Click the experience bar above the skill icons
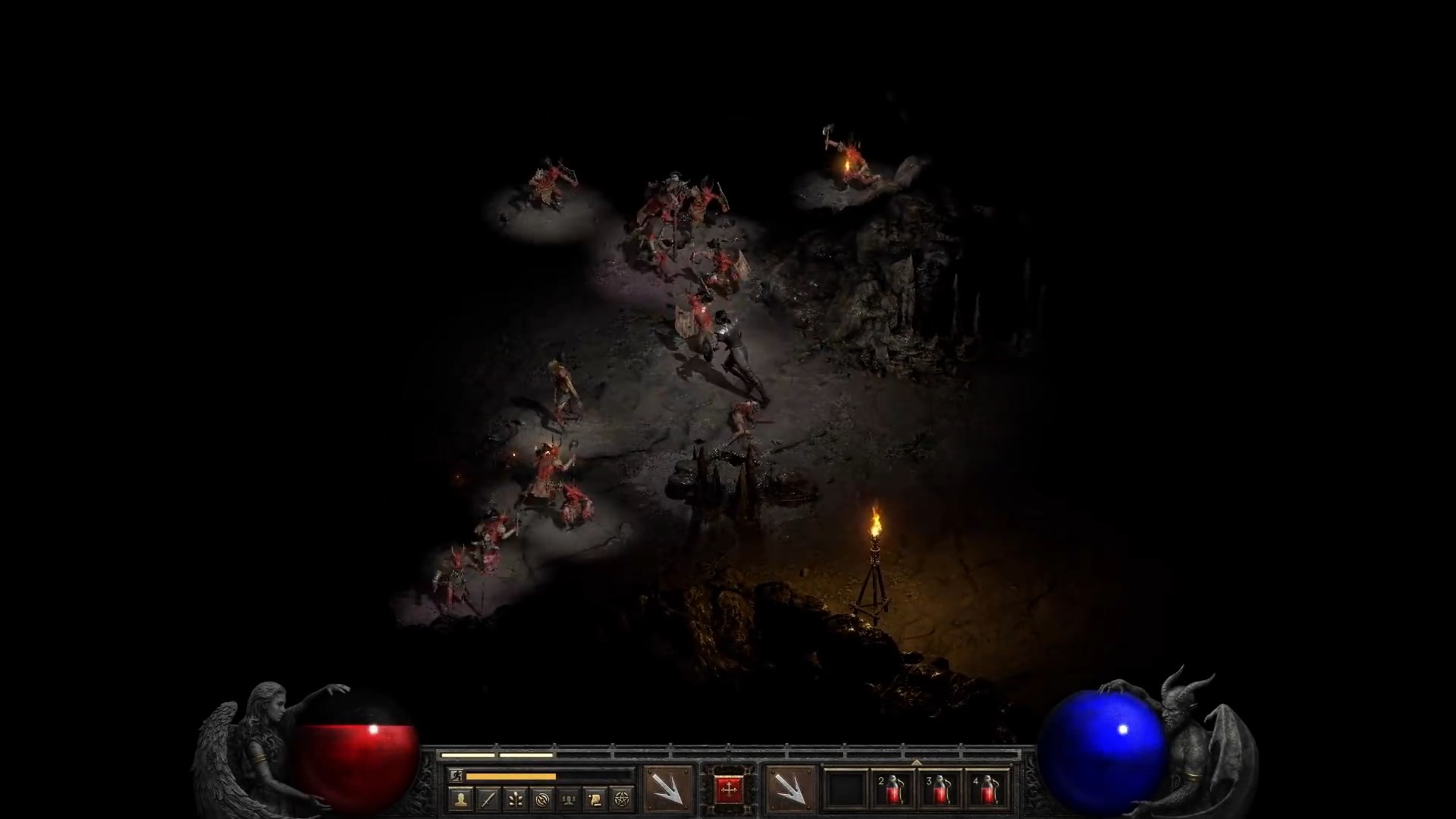 click(x=492, y=755)
